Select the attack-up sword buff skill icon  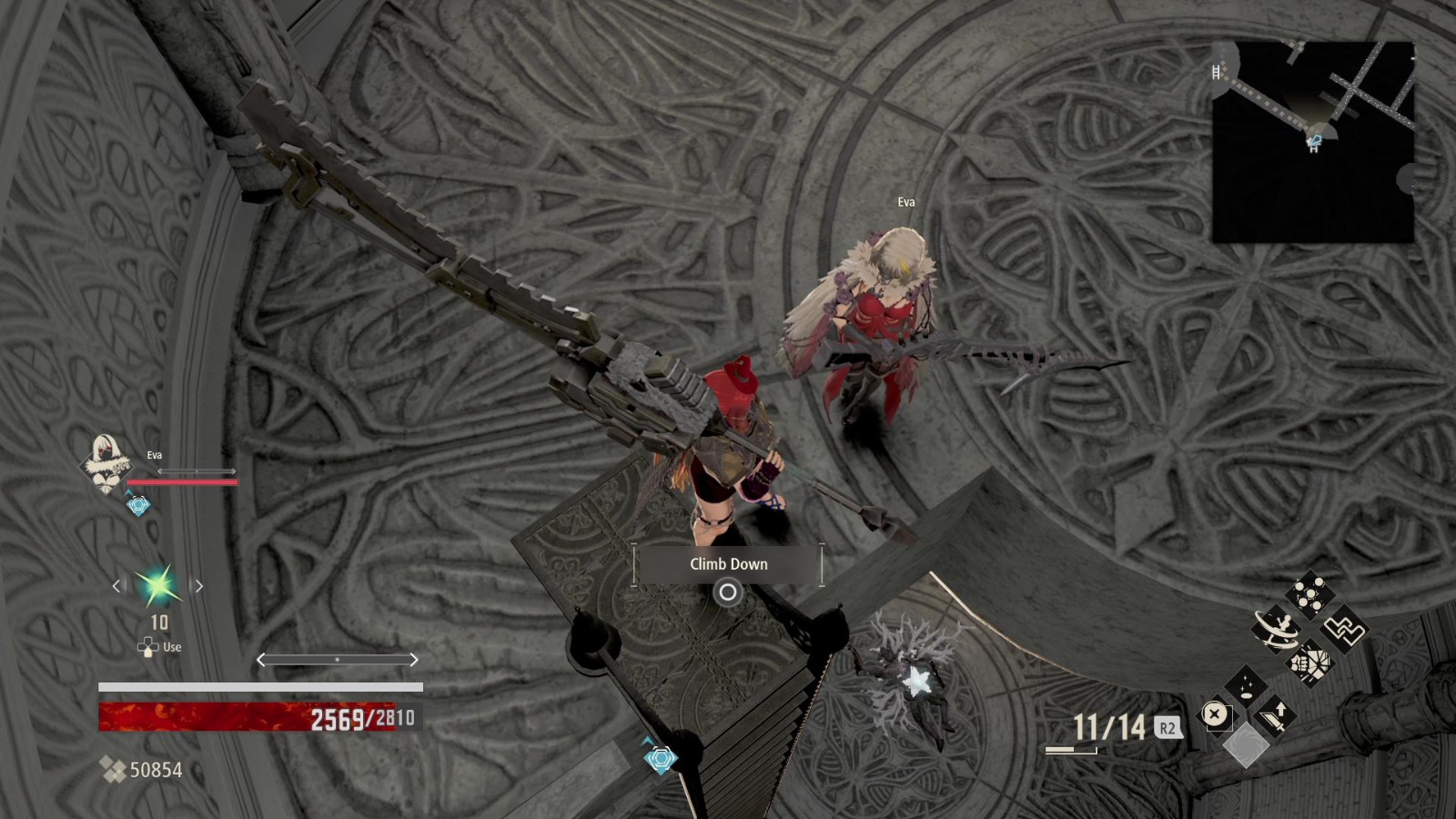(x=1273, y=716)
